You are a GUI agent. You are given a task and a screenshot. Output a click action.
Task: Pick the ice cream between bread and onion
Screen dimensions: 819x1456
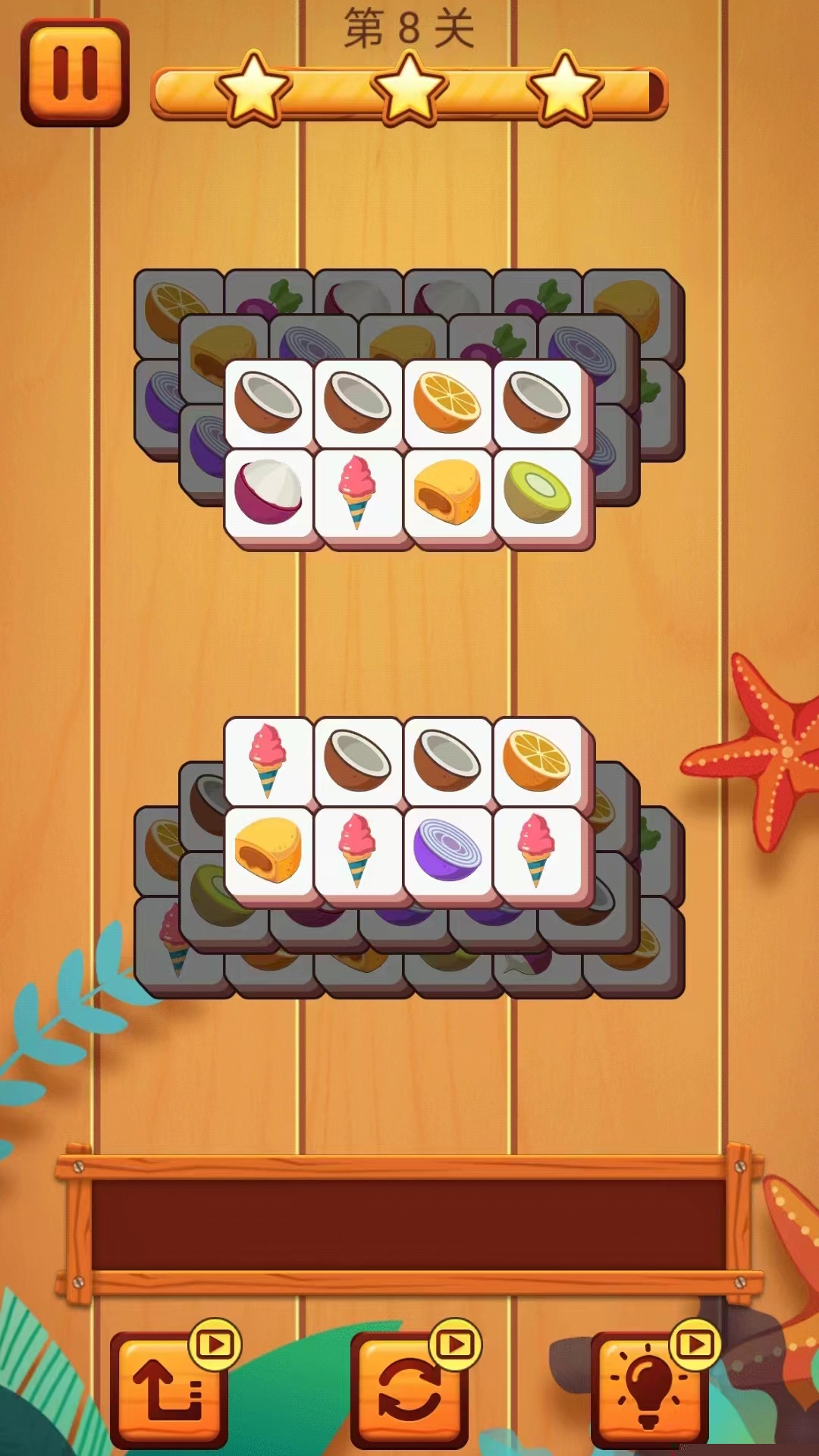click(x=358, y=849)
